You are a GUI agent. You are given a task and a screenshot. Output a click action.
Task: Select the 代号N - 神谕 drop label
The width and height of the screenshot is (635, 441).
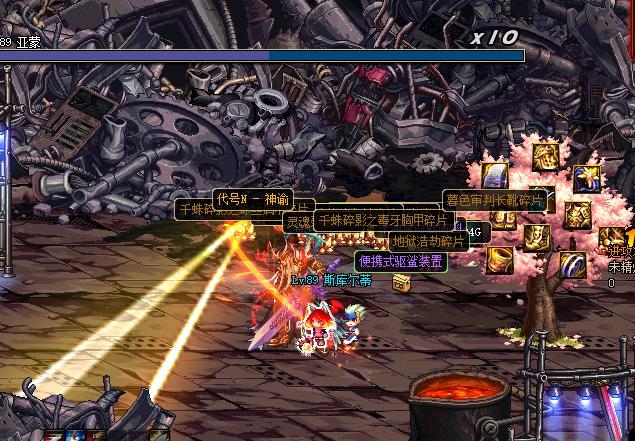pos(252,198)
